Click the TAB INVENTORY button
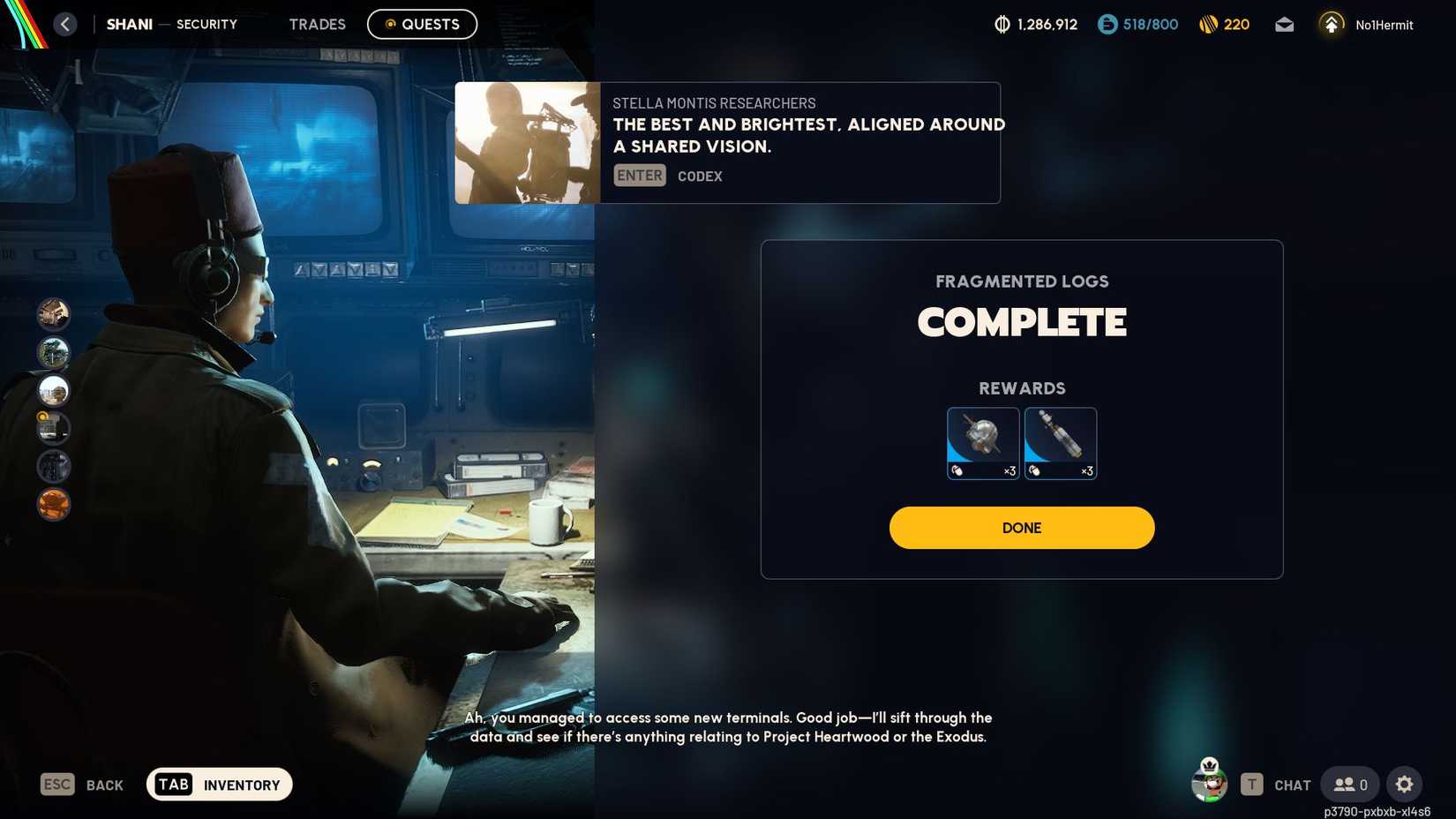Screen dimensions: 1456x819 click(218, 784)
